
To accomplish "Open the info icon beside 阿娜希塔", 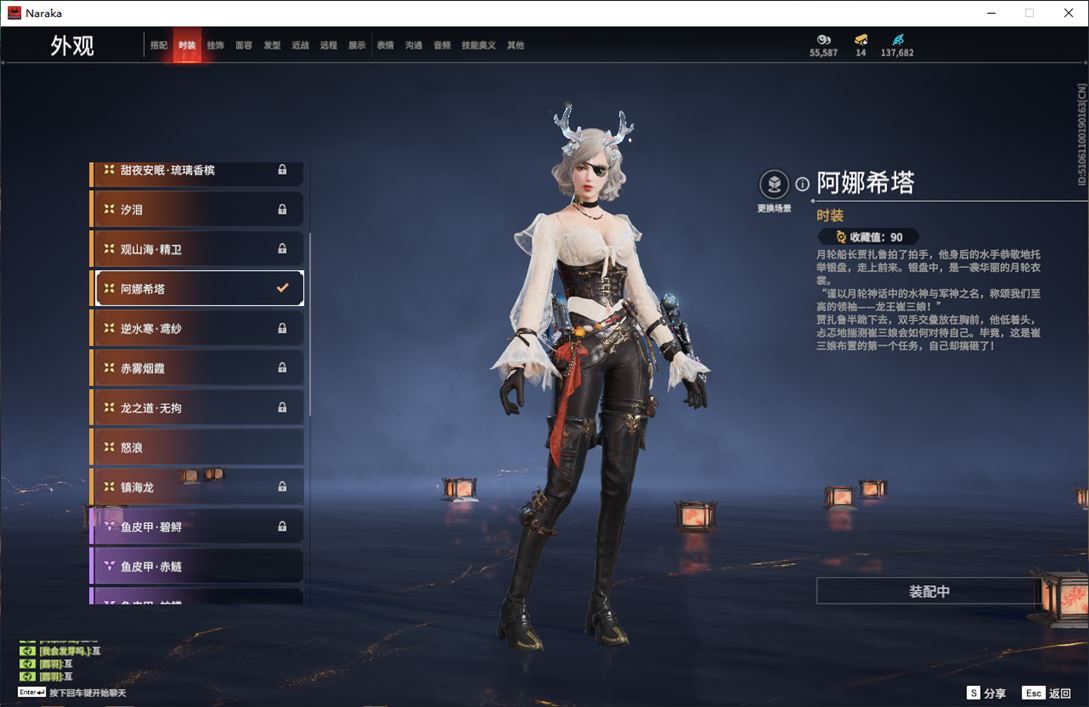I will (x=802, y=184).
